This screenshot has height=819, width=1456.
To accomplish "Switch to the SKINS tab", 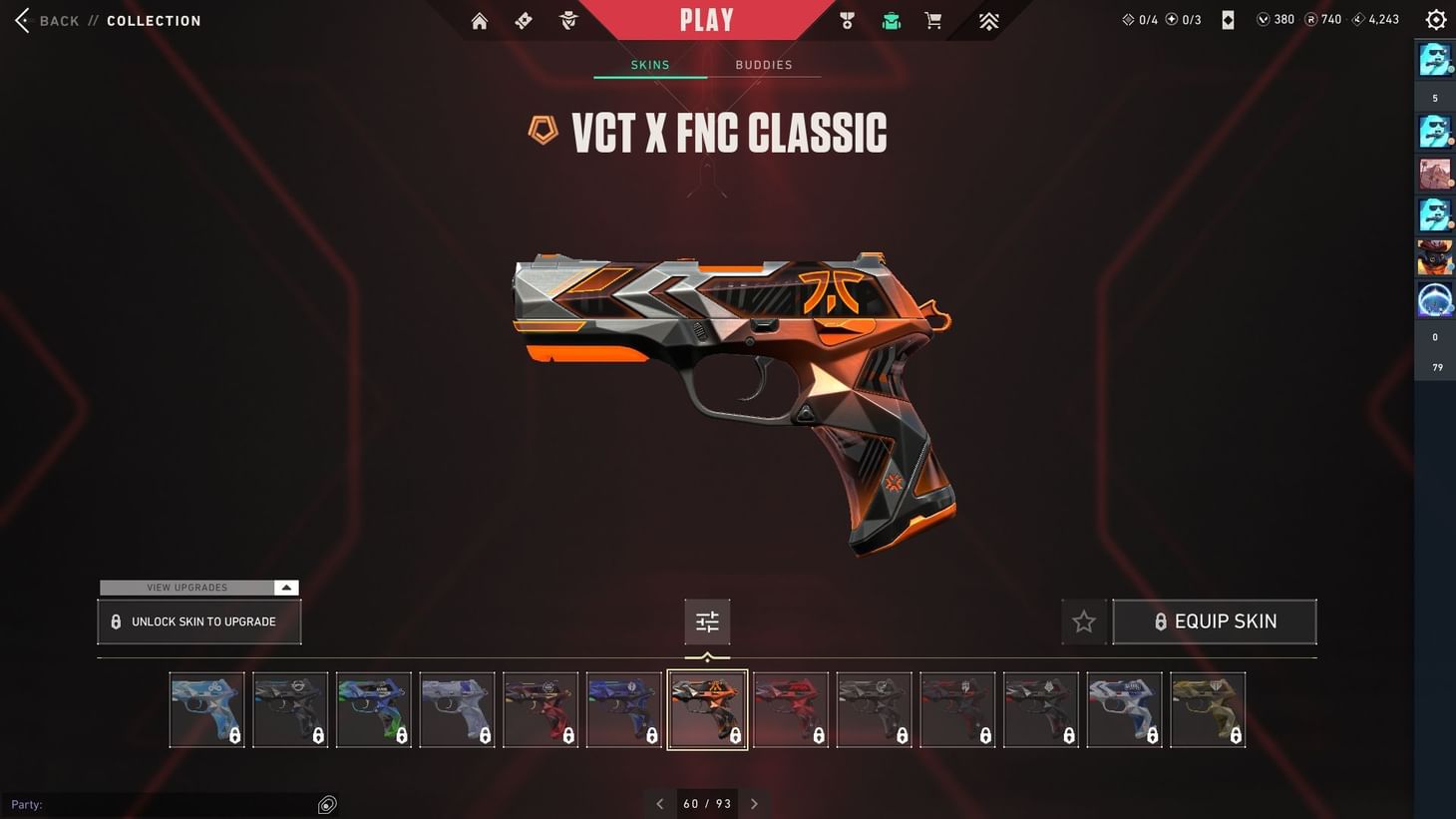I will click(x=649, y=64).
